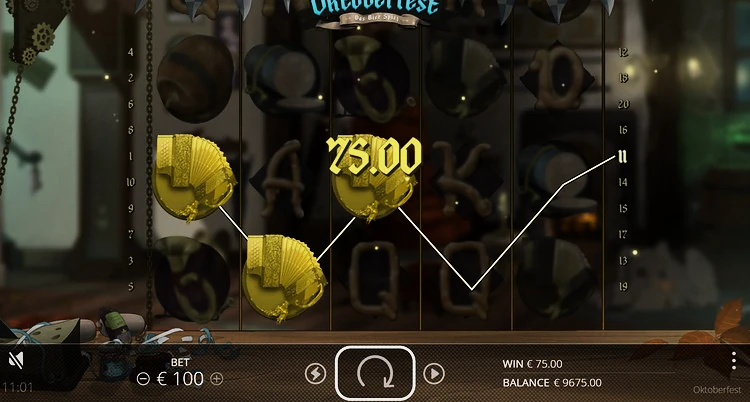Decrease the bet with the minus button
The width and height of the screenshot is (750, 402).
click(x=143, y=379)
